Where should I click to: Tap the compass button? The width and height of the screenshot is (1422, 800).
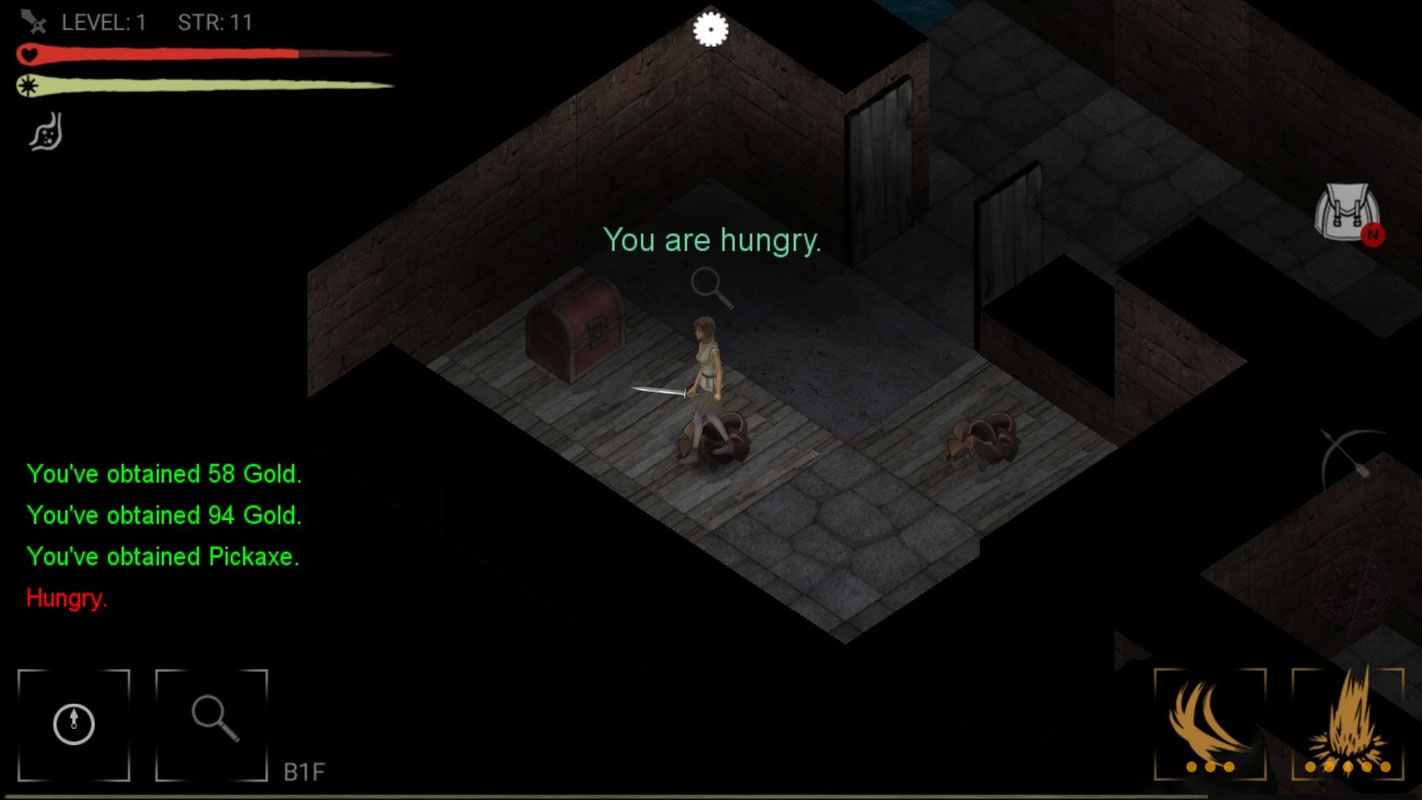click(x=74, y=725)
